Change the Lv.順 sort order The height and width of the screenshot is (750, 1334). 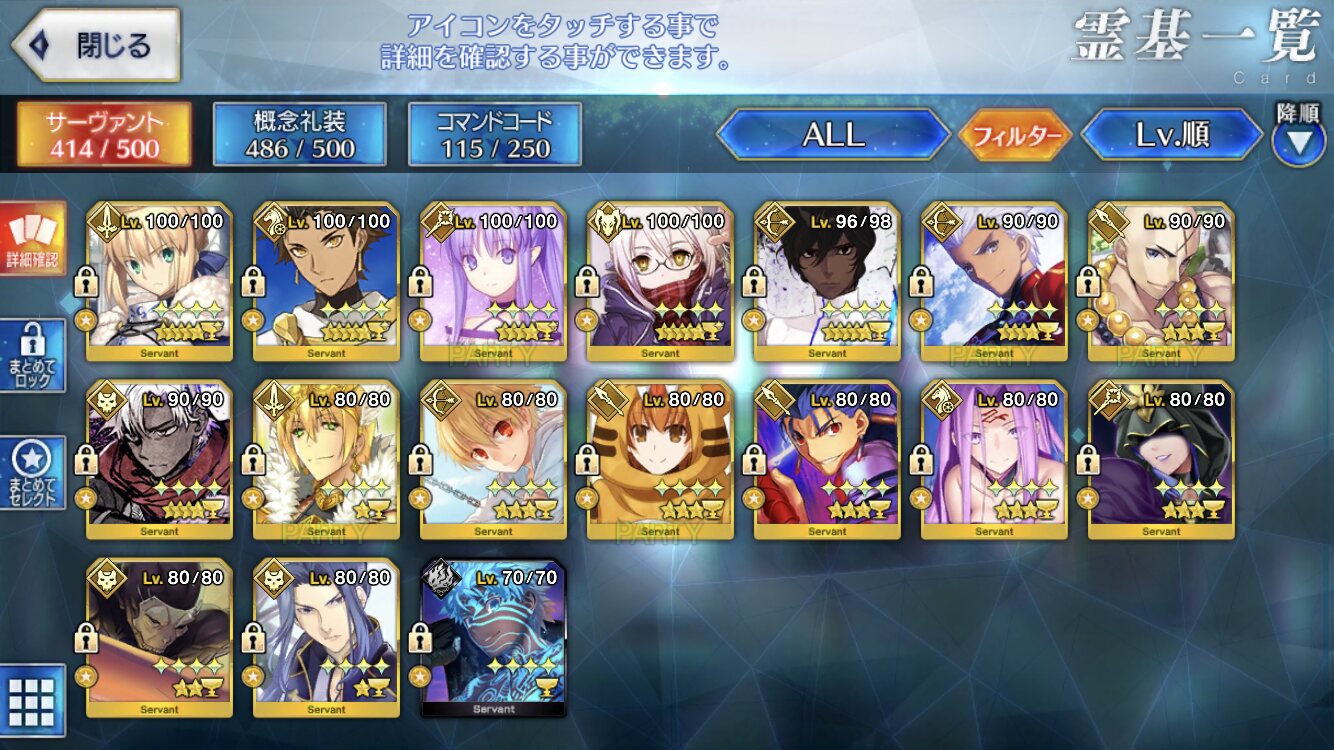pyautogui.click(x=1172, y=135)
